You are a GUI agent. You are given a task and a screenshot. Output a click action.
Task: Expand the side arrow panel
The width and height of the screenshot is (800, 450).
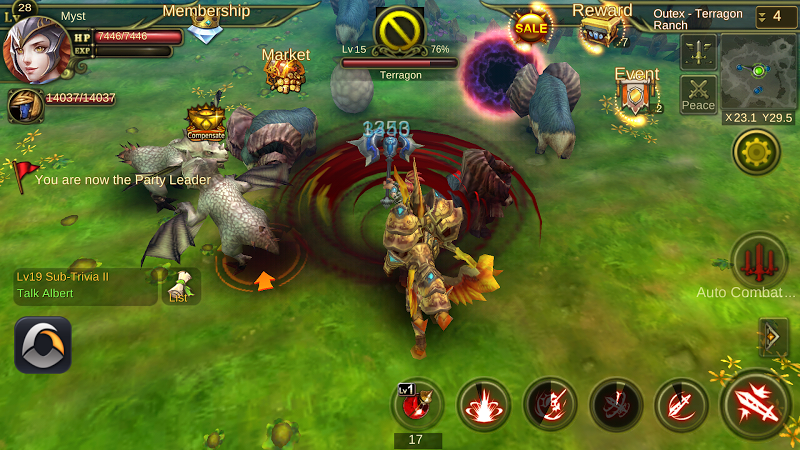point(773,337)
